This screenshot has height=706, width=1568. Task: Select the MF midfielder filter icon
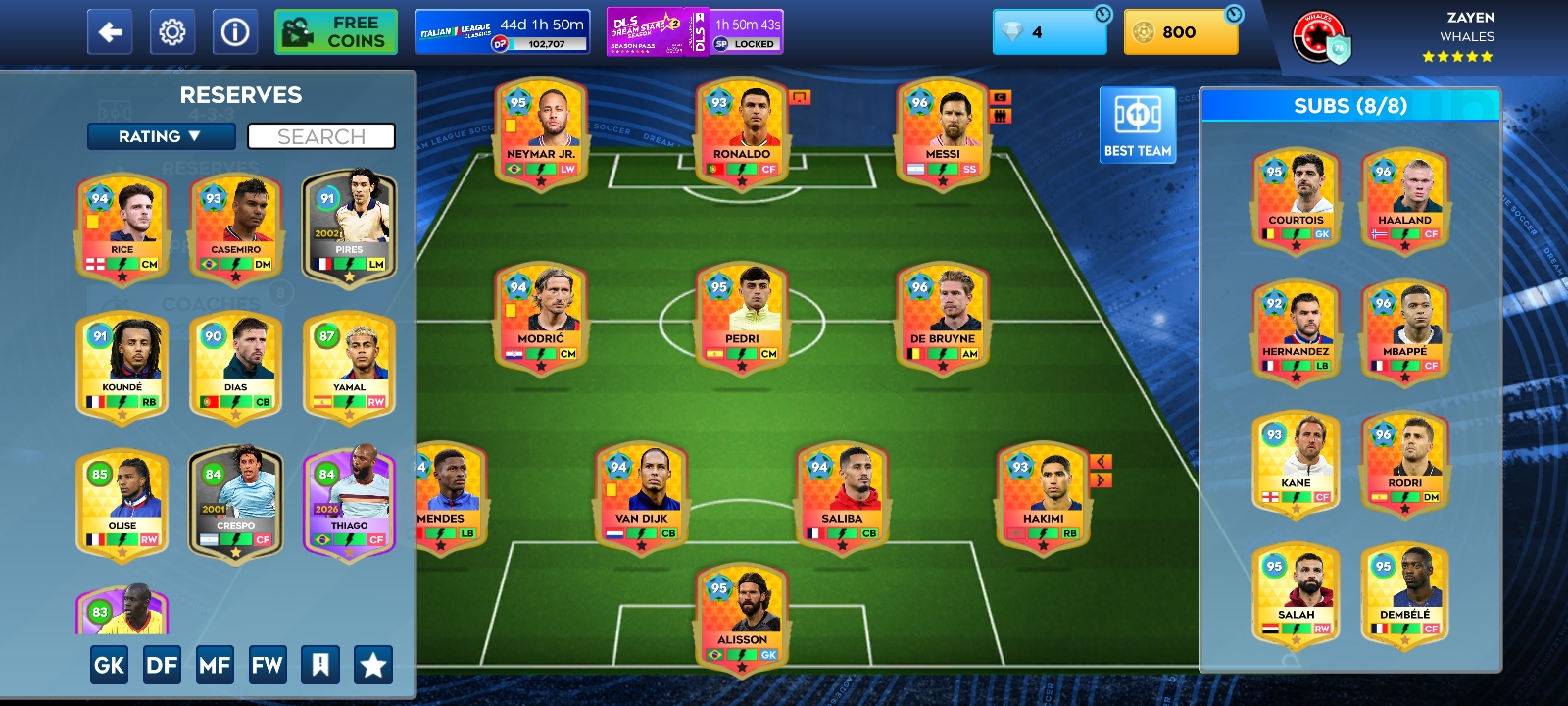(x=216, y=664)
